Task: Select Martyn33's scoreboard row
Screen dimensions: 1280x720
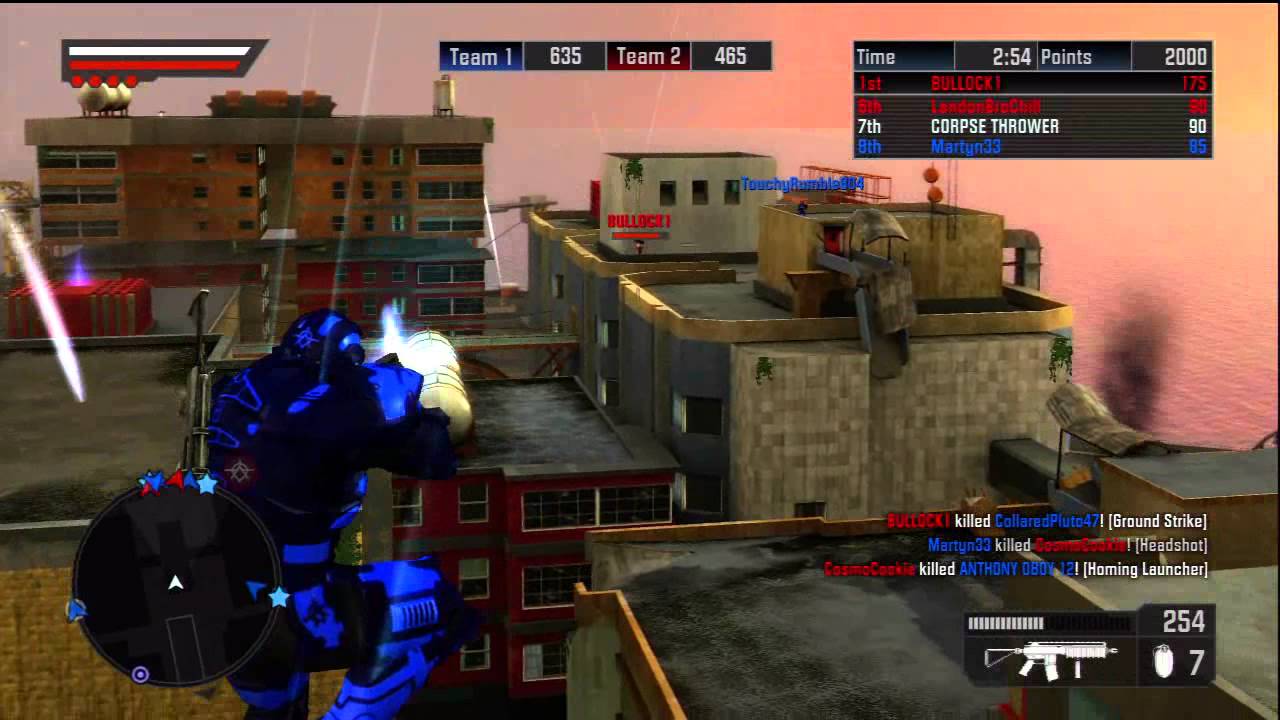Action: click(x=1032, y=148)
